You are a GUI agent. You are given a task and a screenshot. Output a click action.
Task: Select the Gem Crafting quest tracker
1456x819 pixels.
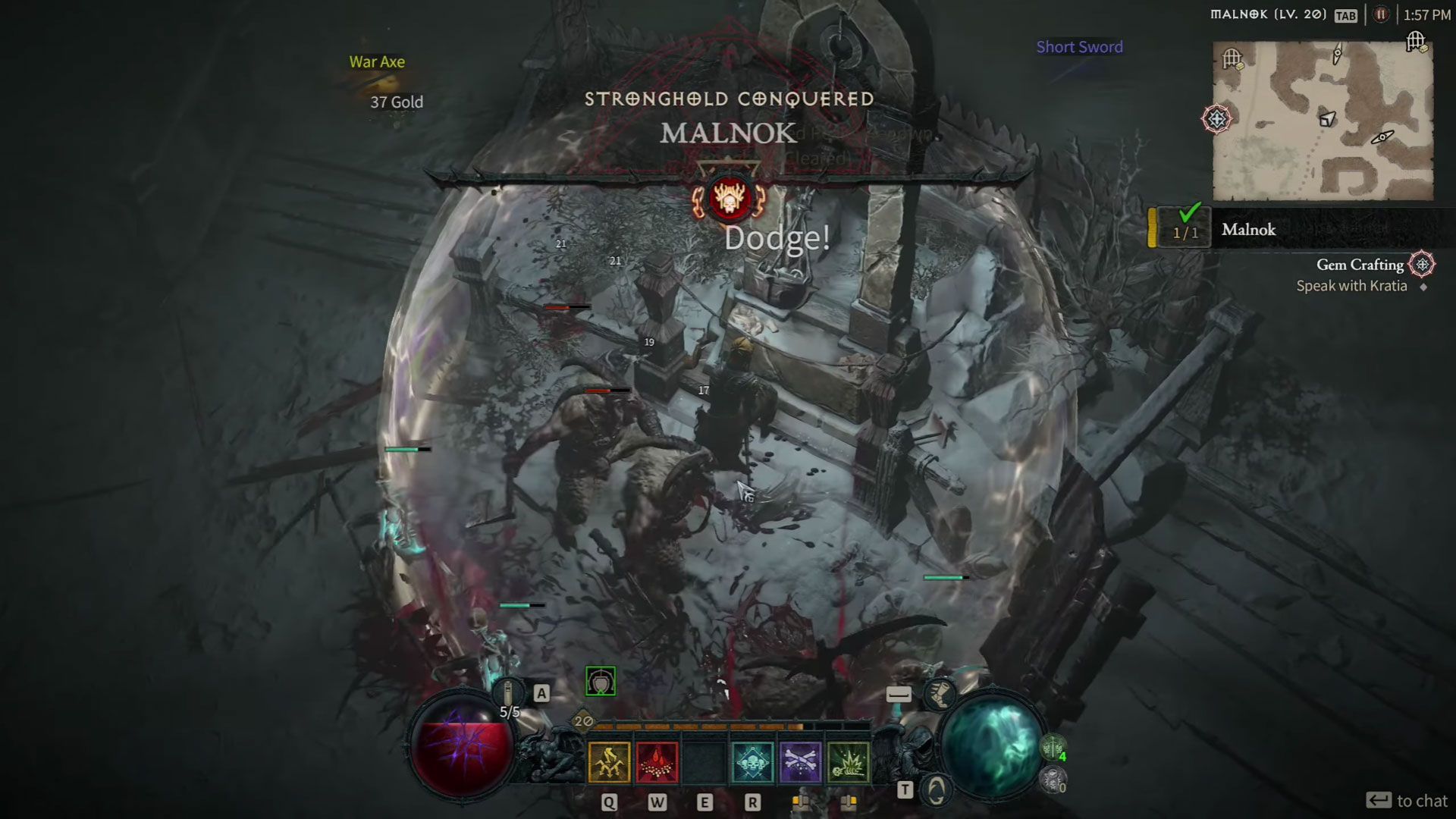pos(1360,265)
